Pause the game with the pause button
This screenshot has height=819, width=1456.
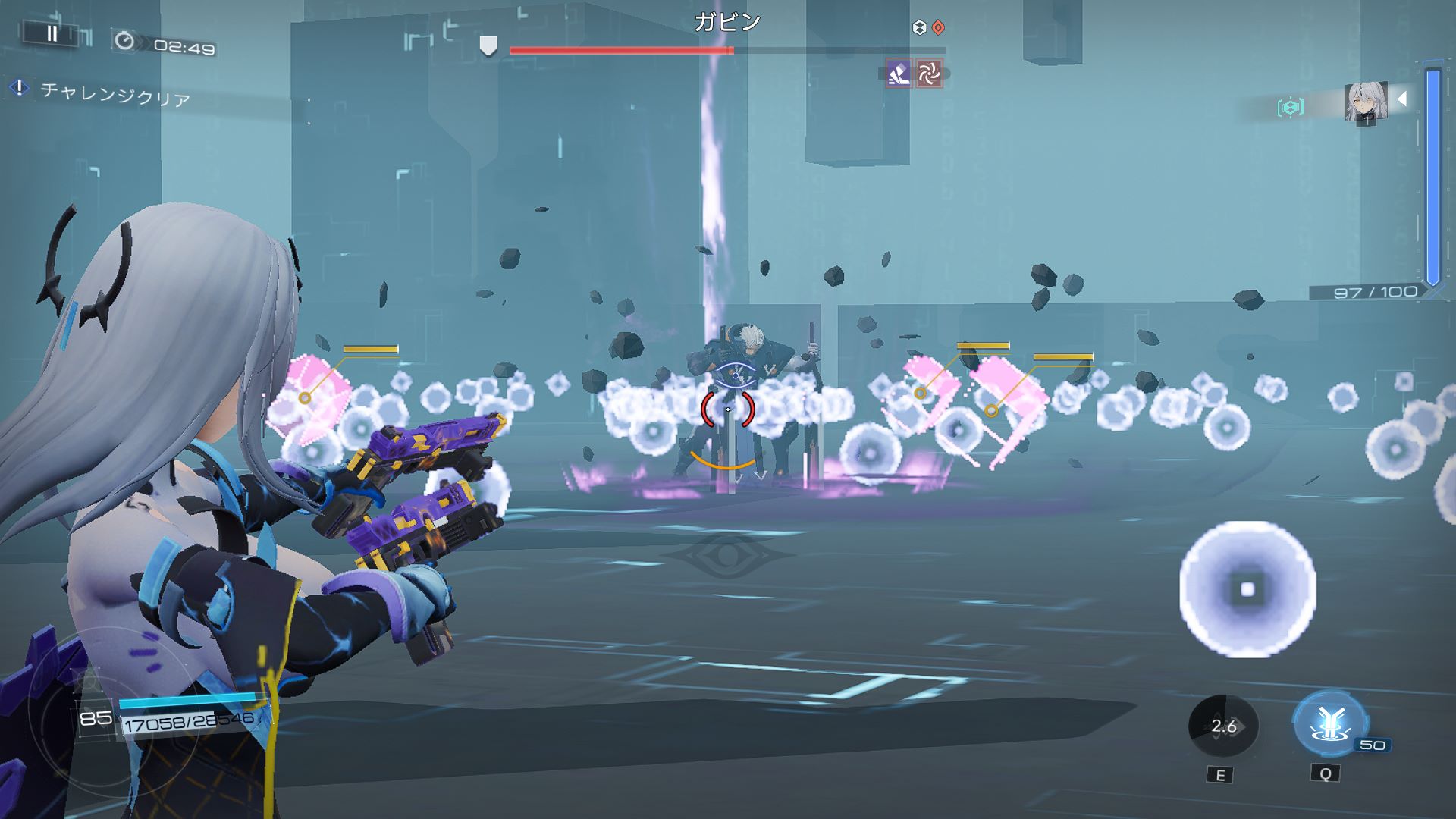click(x=52, y=33)
